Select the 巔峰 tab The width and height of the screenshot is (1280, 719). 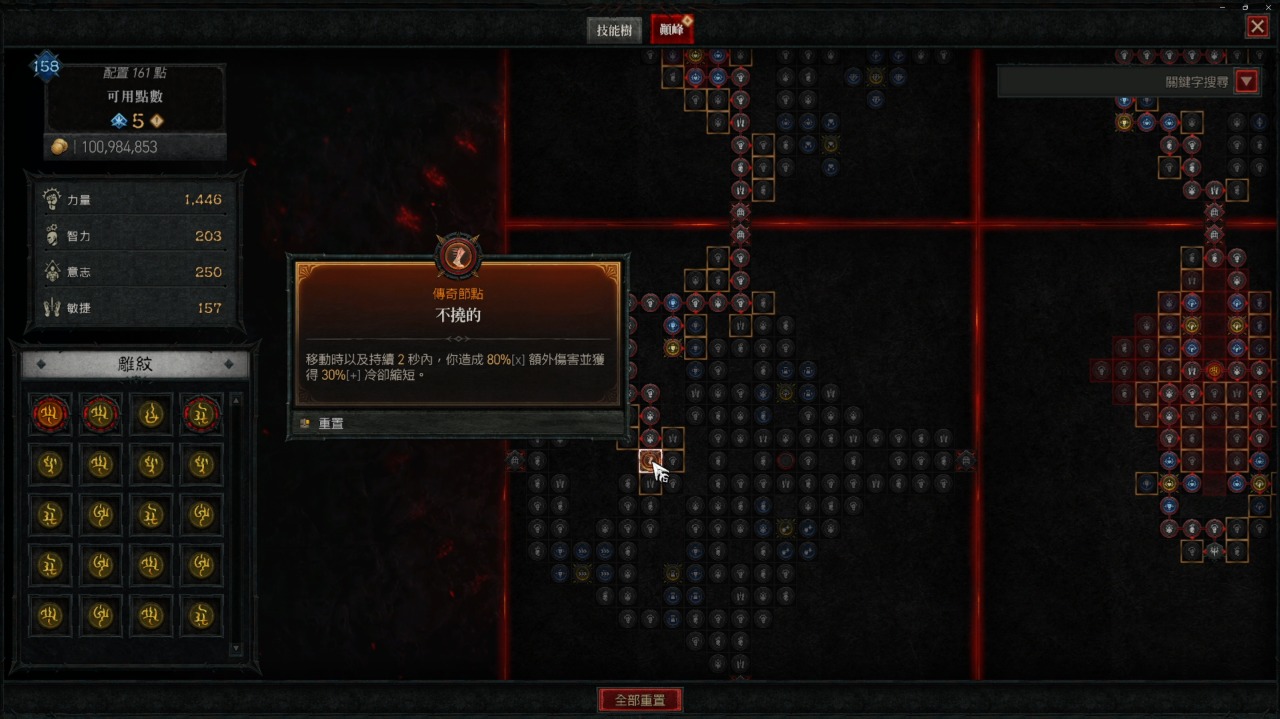(671, 30)
